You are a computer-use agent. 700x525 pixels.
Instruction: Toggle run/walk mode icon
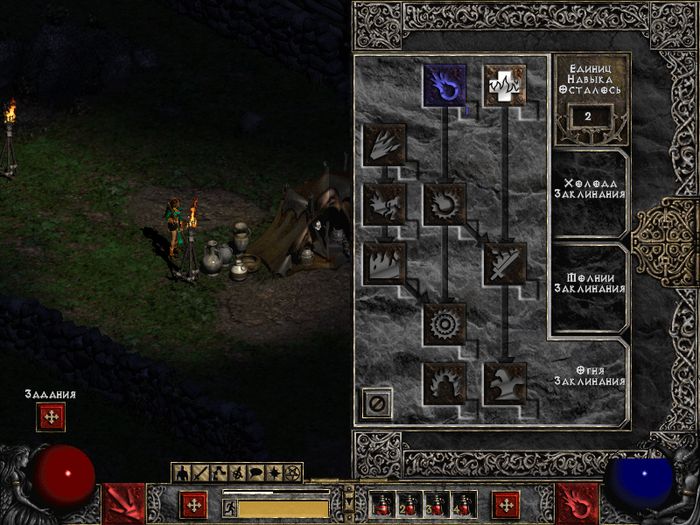229,508
